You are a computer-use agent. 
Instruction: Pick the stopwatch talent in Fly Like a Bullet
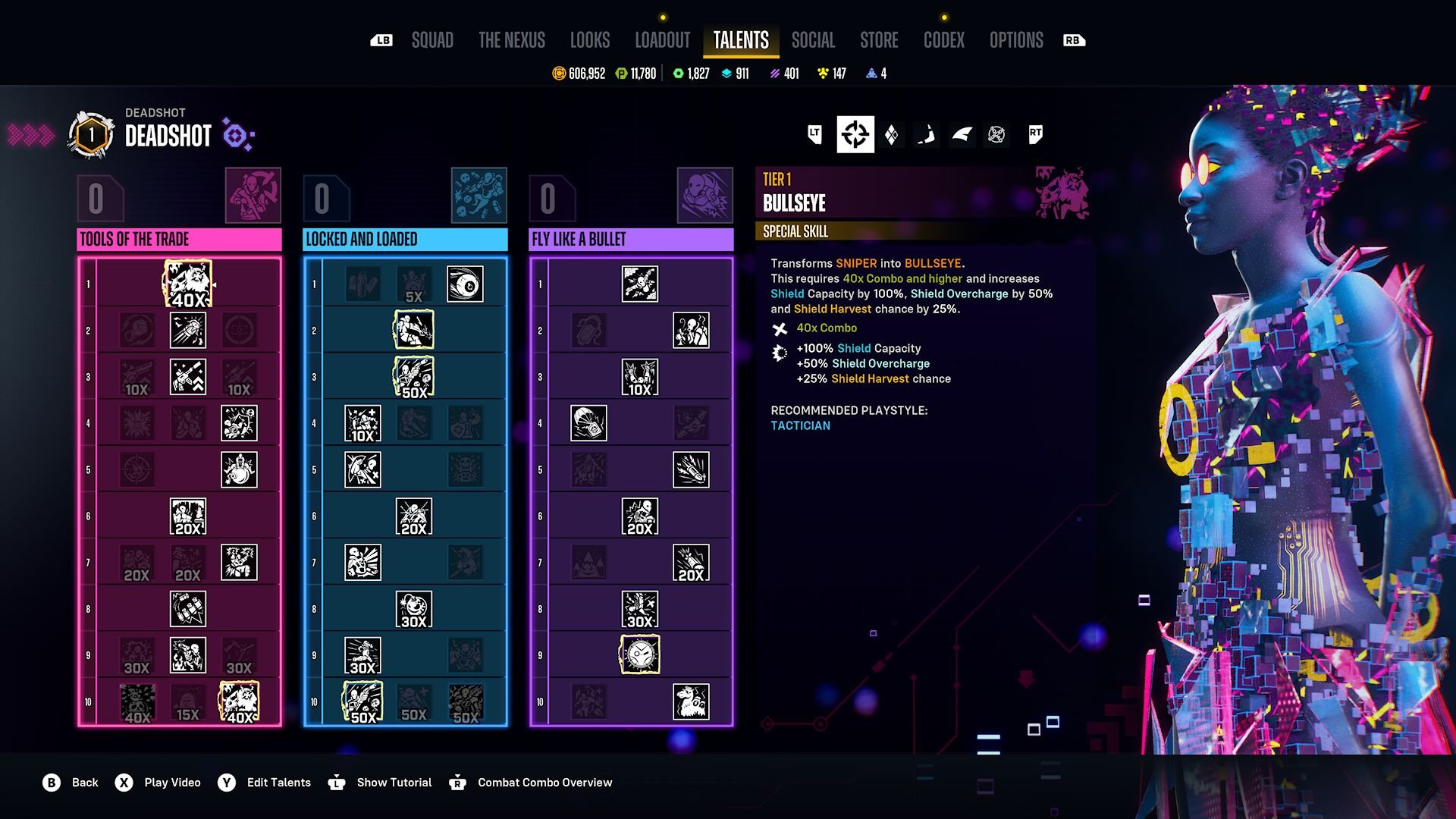point(640,655)
